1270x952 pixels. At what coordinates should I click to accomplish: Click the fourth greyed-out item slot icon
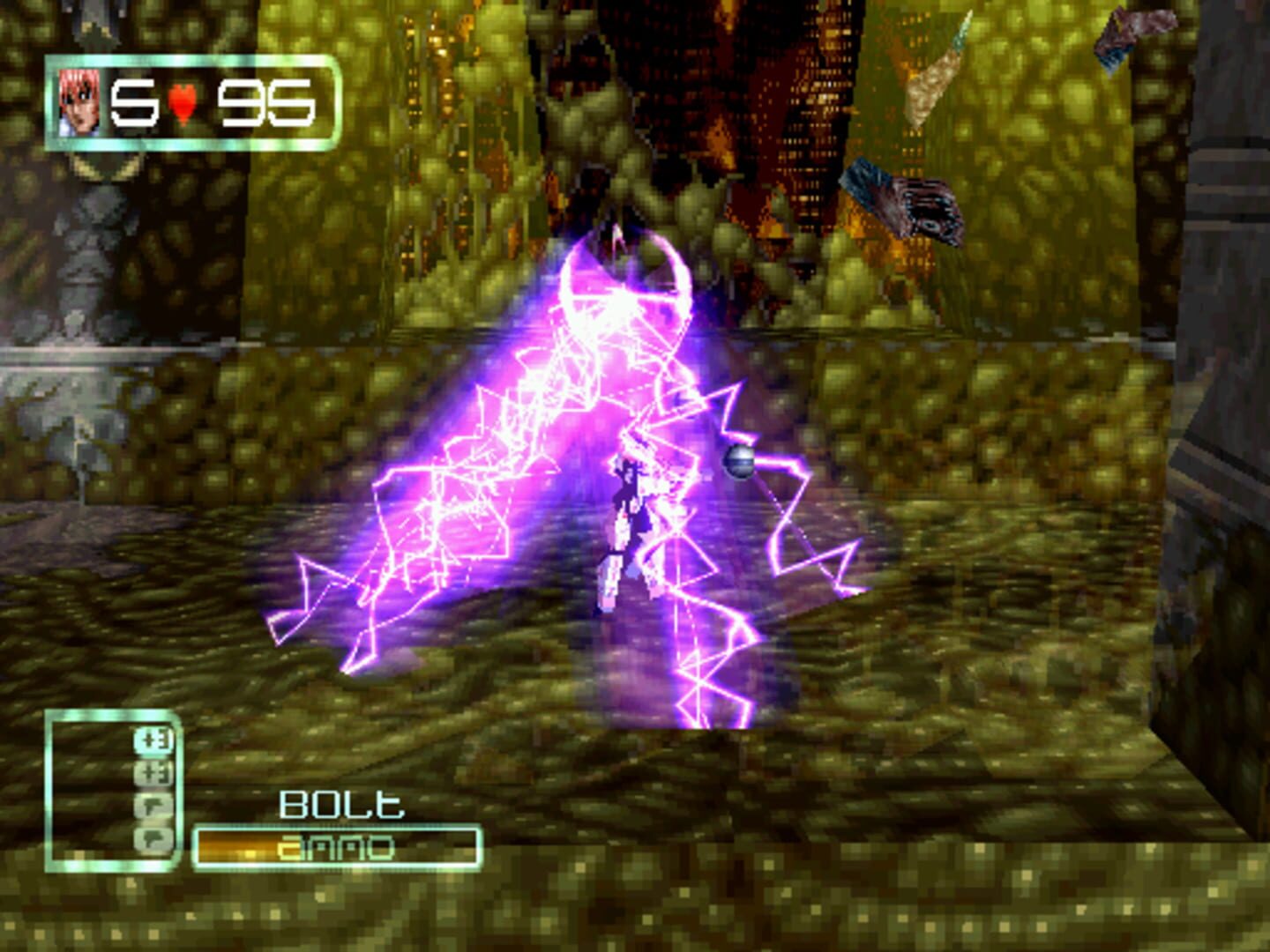click(x=152, y=838)
